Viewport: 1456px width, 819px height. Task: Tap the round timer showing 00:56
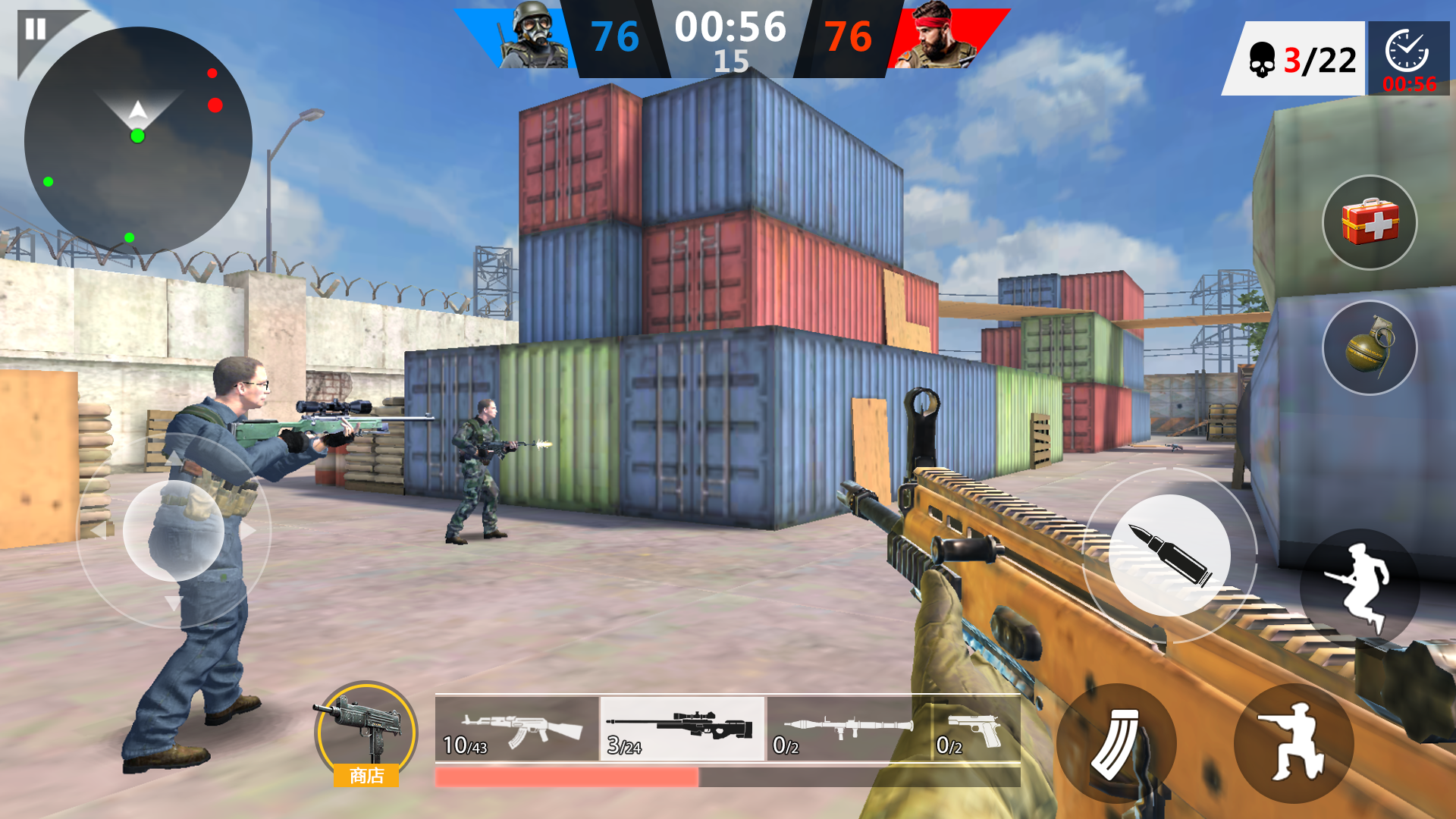click(x=730, y=29)
